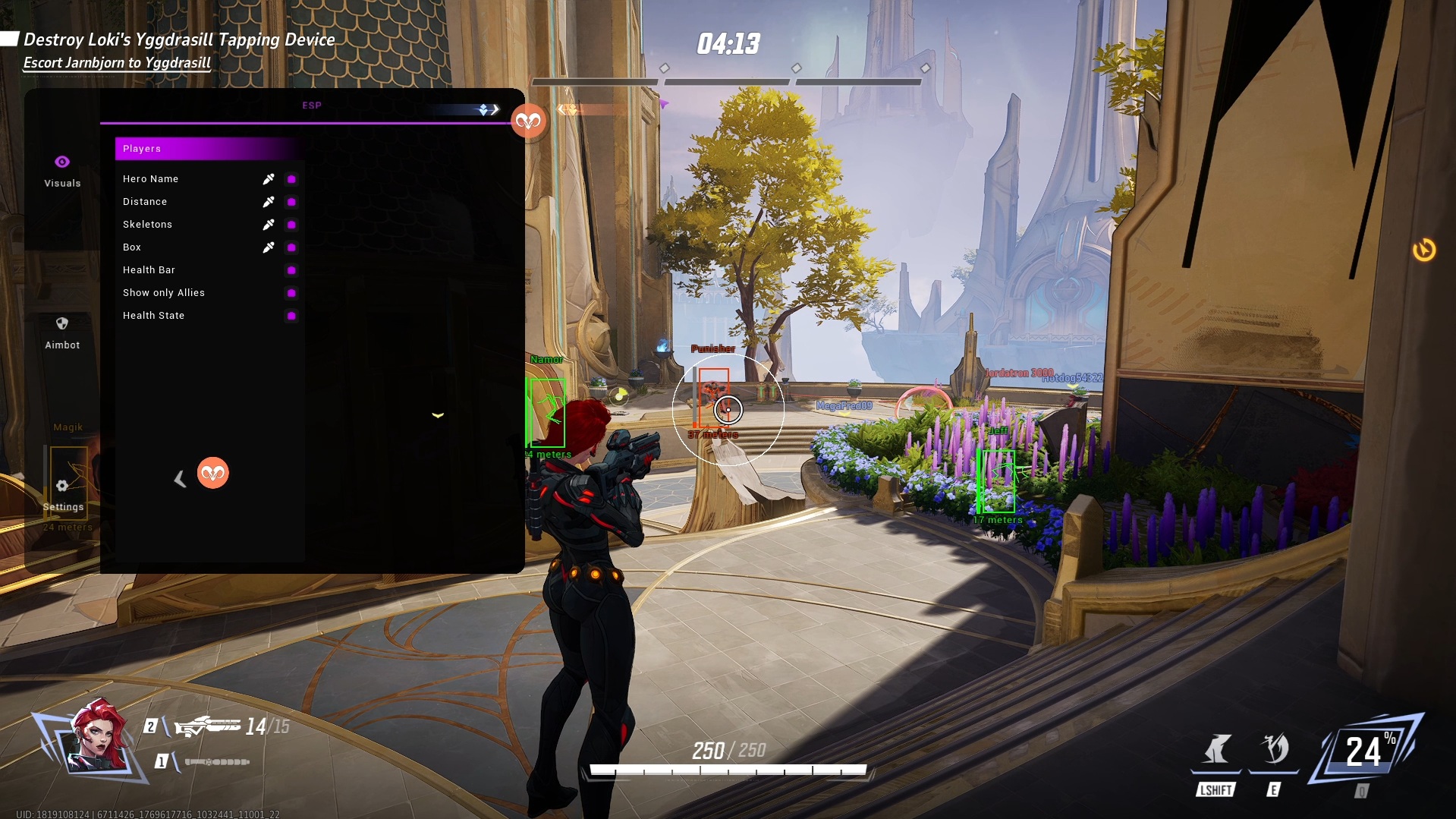Image resolution: width=1456 pixels, height=819 pixels.
Task: Toggle the Health State checkbox
Action: (291, 316)
